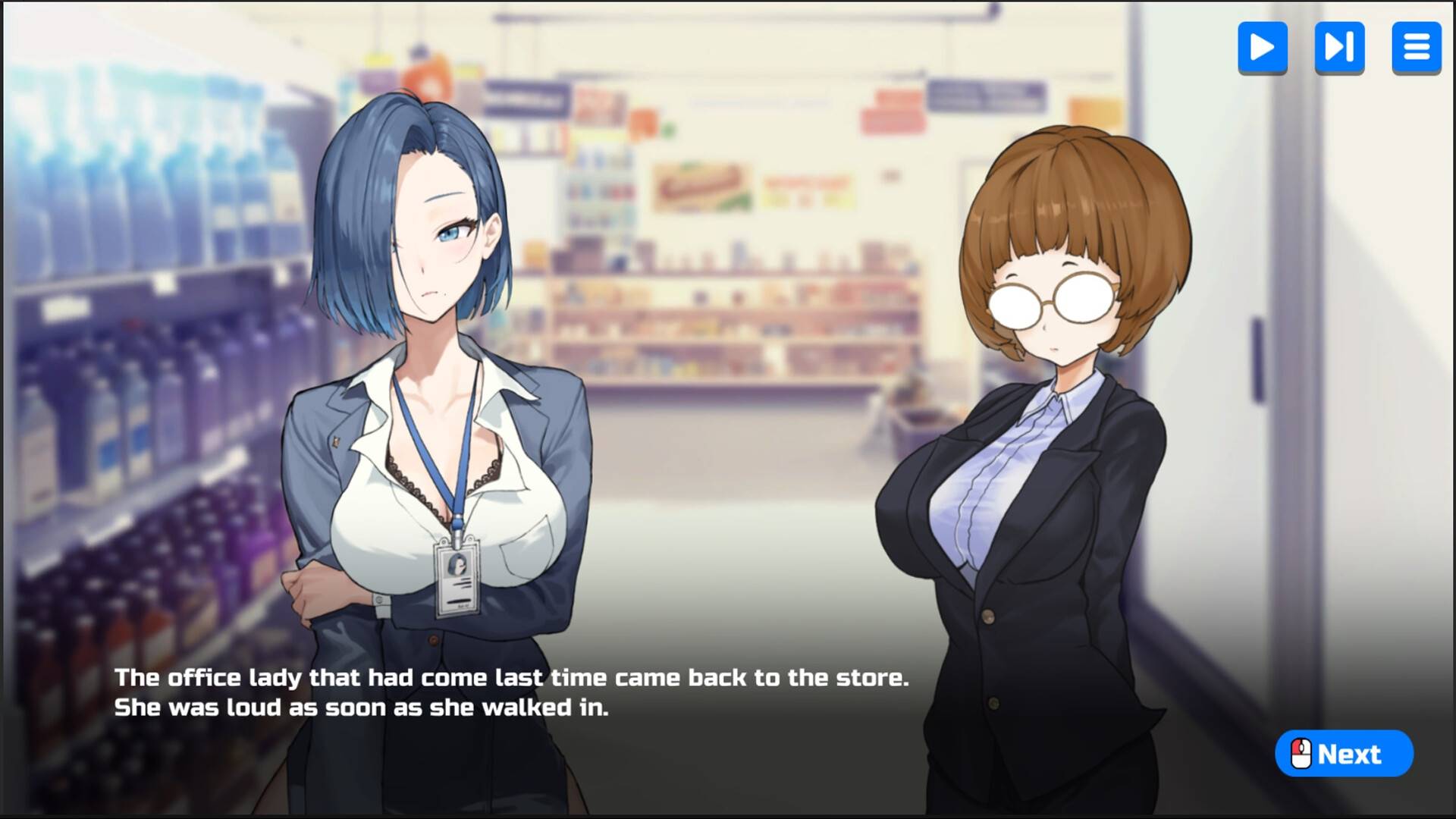The image size is (1456, 819).
Task: Toggle the story auto-play control
Action: point(1262,49)
